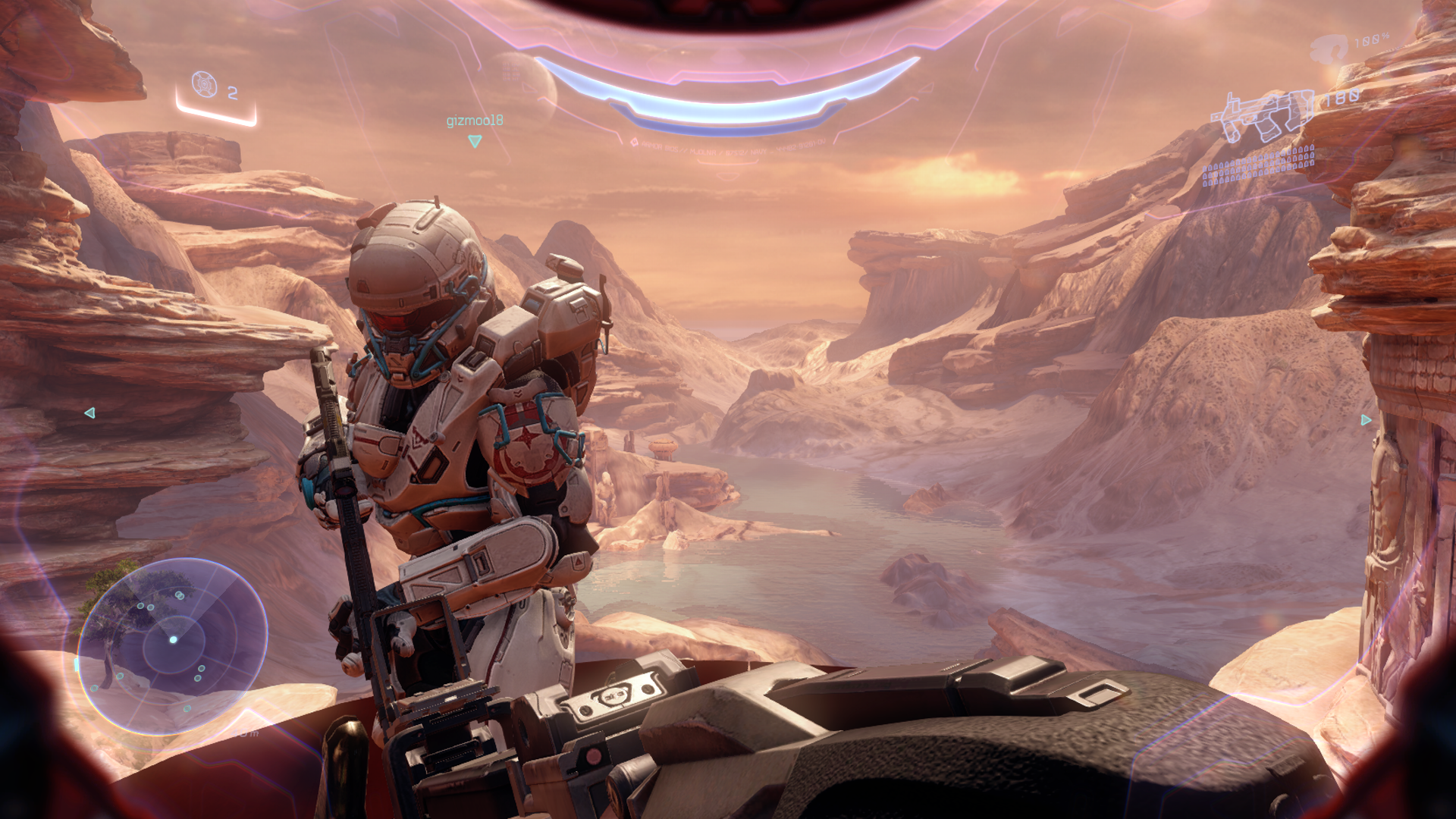Screen dimensions: 1456x819
Task: Click the equipped weapon silhouette icon
Action: (1262, 116)
